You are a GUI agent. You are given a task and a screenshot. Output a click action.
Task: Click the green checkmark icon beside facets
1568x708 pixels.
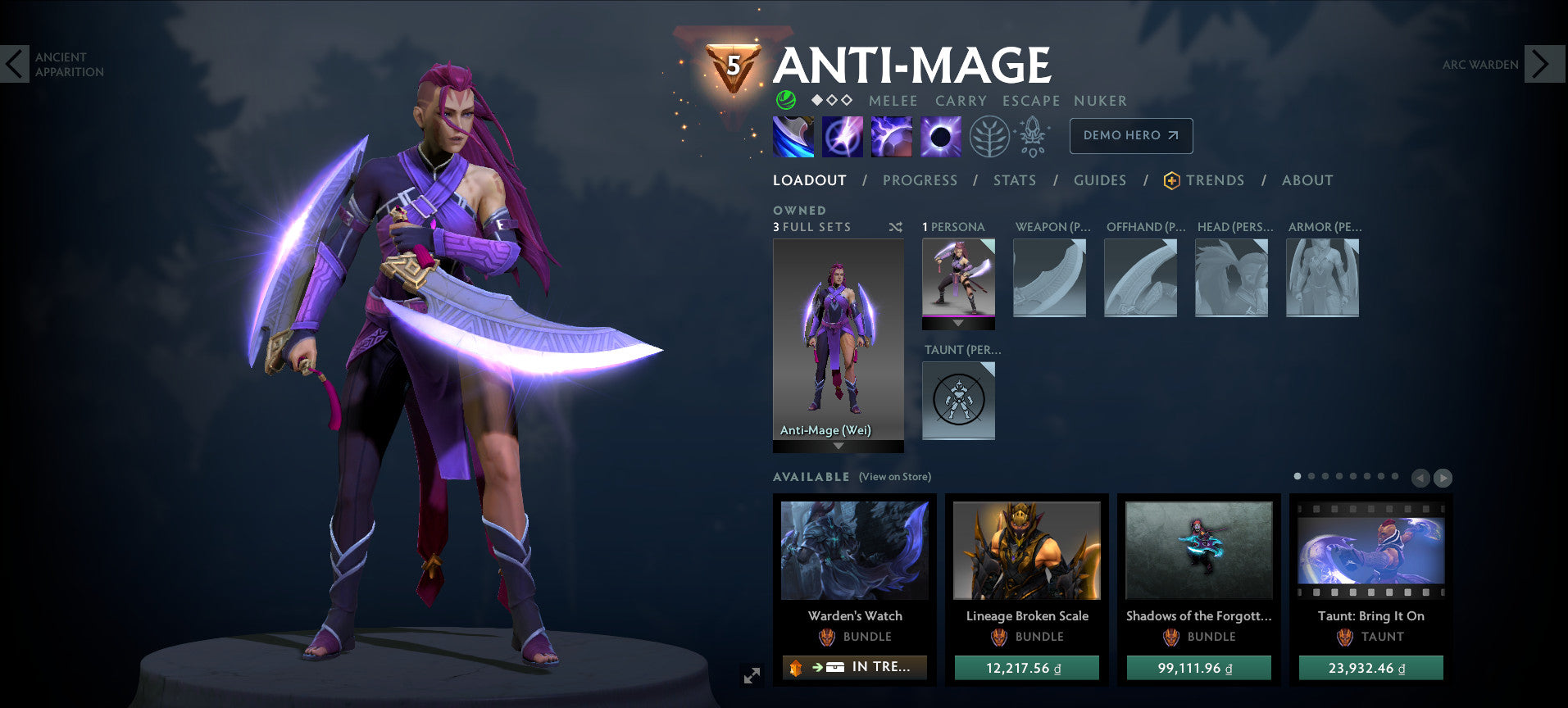coord(784,101)
